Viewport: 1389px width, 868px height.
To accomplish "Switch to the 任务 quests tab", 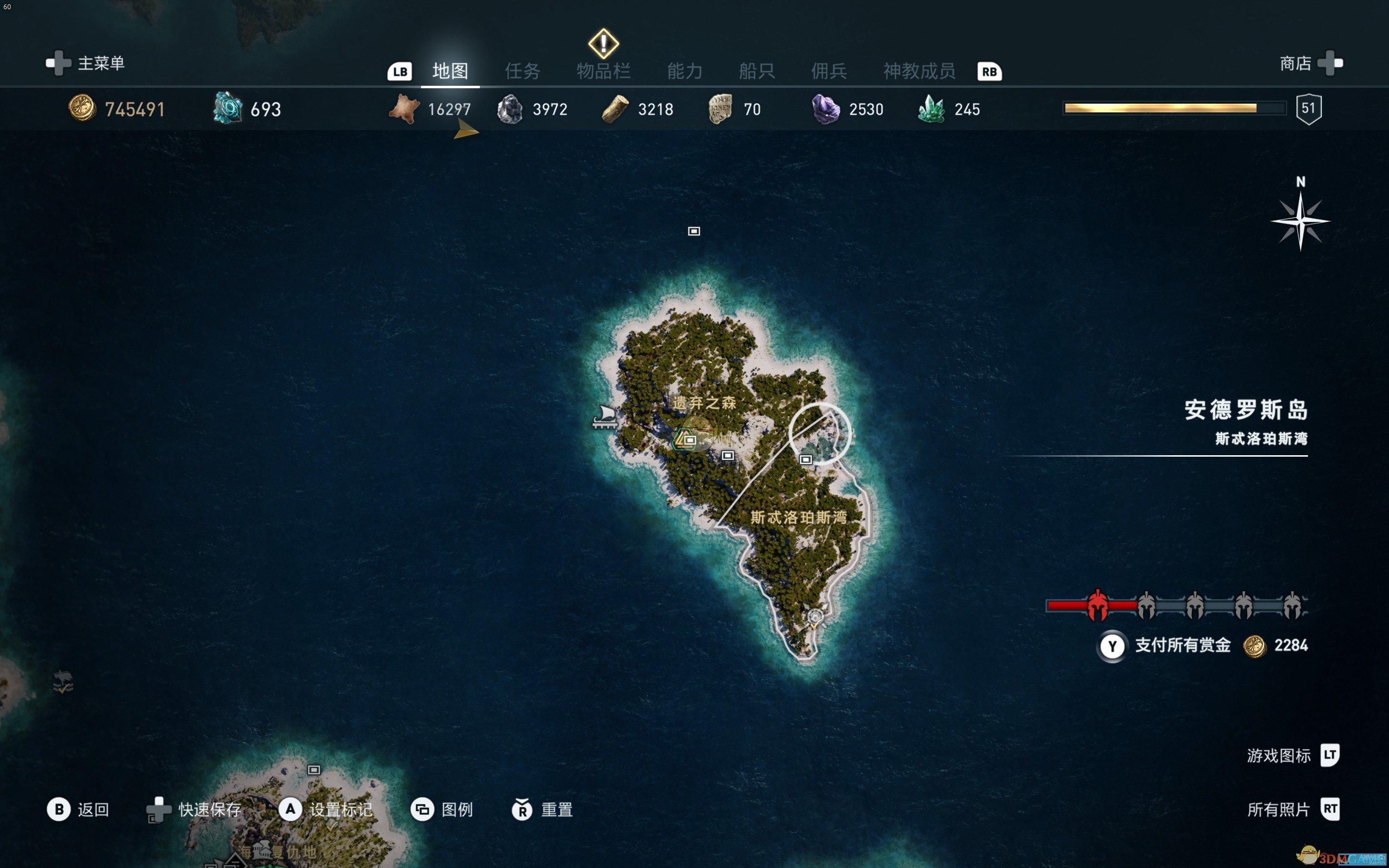I will click(x=522, y=71).
